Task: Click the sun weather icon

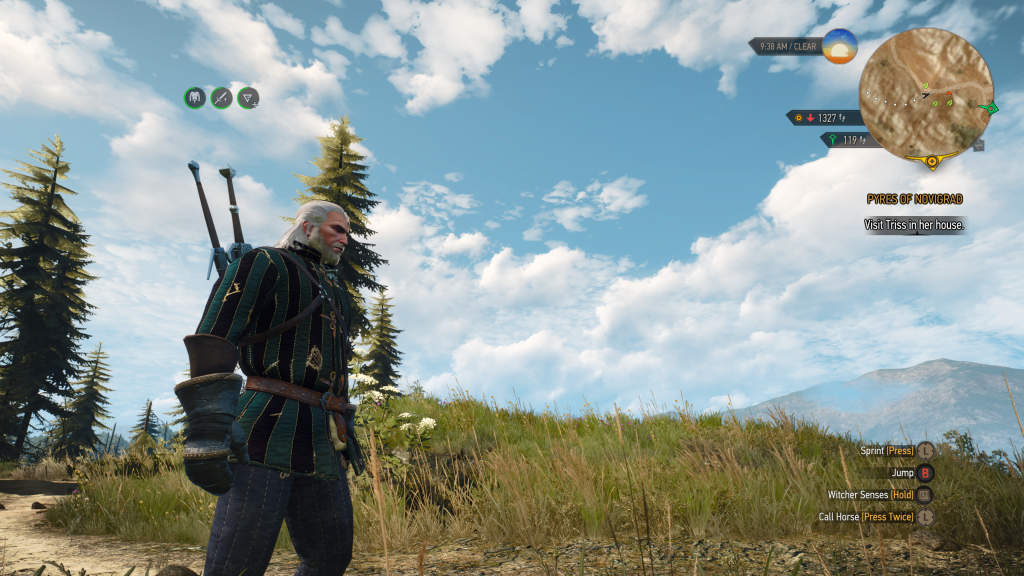Action: pyautogui.click(x=840, y=46)
